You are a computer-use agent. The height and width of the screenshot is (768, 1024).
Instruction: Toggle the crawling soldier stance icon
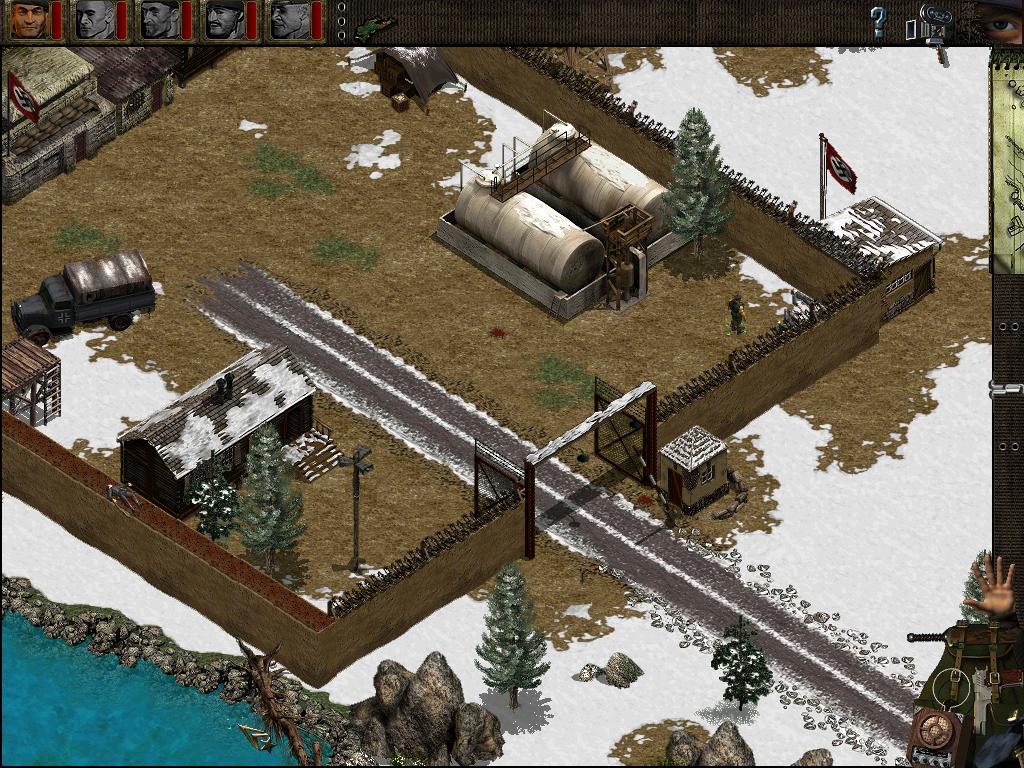(375, 22)
